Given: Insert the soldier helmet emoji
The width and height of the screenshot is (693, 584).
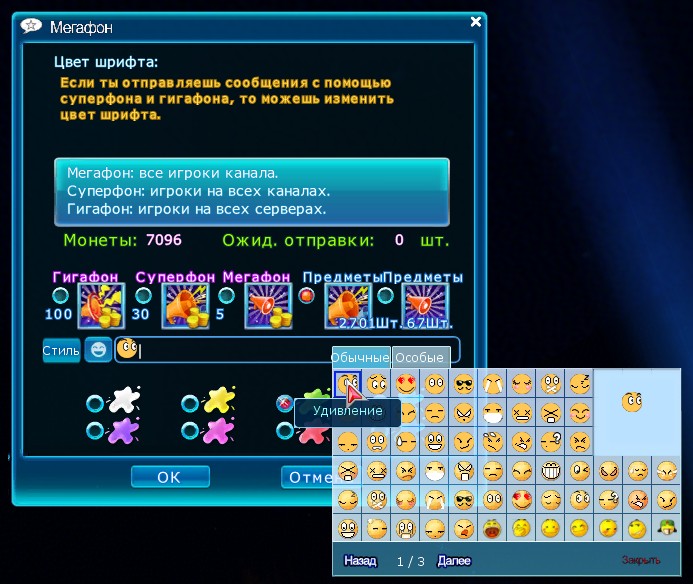Looking at the screenshot, I should (x=666, y=527).
